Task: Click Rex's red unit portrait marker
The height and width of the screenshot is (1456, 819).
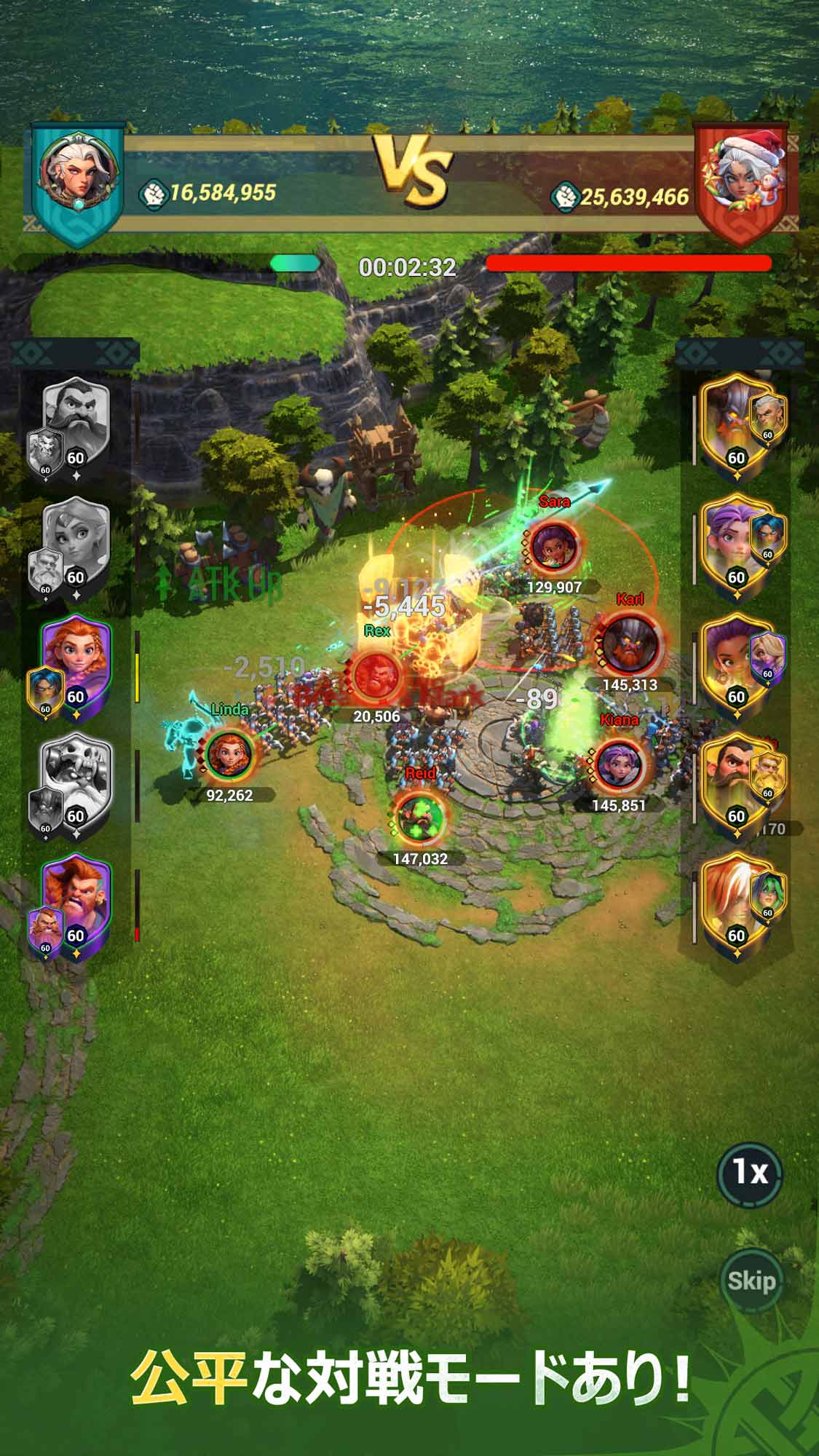Action: tap(376, 673)
